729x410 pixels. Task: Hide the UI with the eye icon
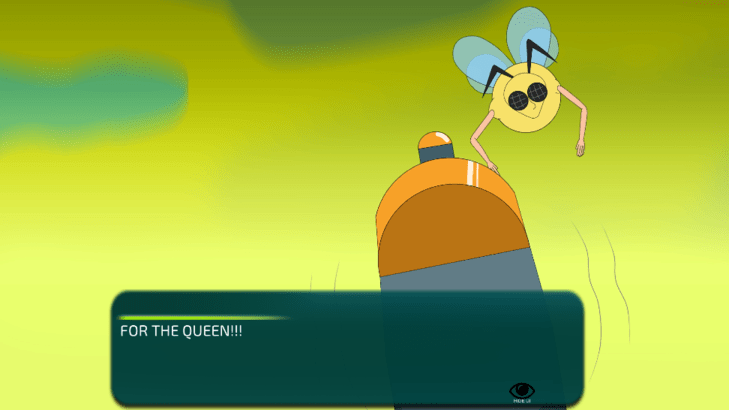click(521, 390)
